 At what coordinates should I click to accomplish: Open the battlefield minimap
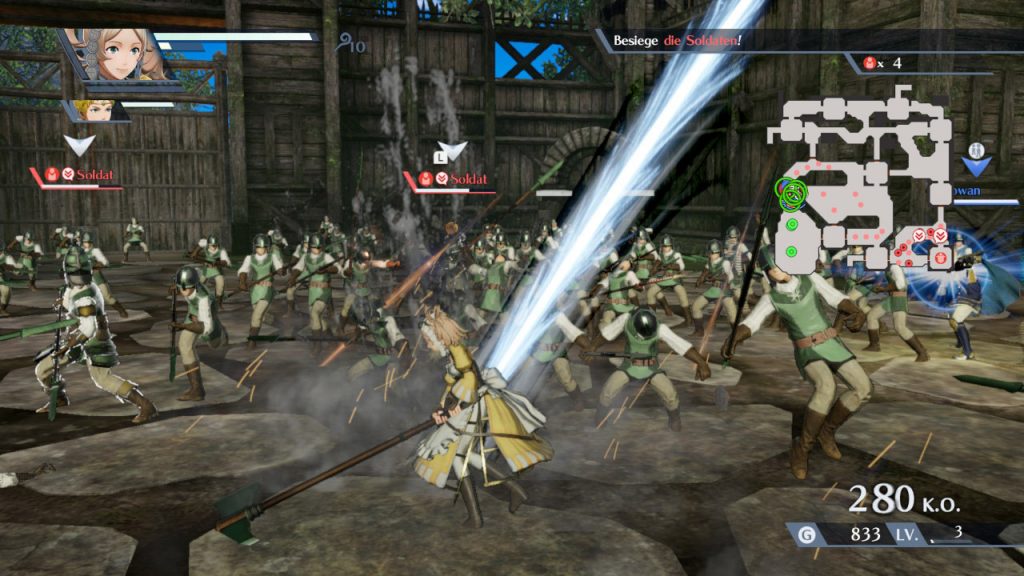tap(860, 180)
